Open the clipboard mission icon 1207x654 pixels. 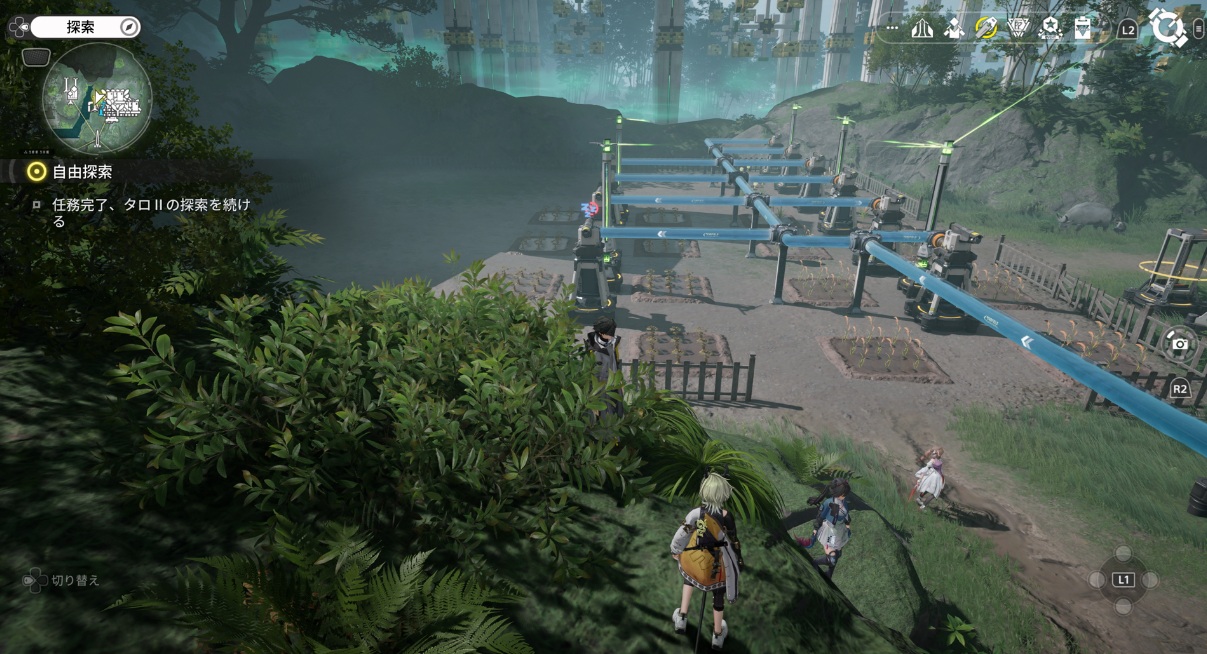(x=1082, y=28)
